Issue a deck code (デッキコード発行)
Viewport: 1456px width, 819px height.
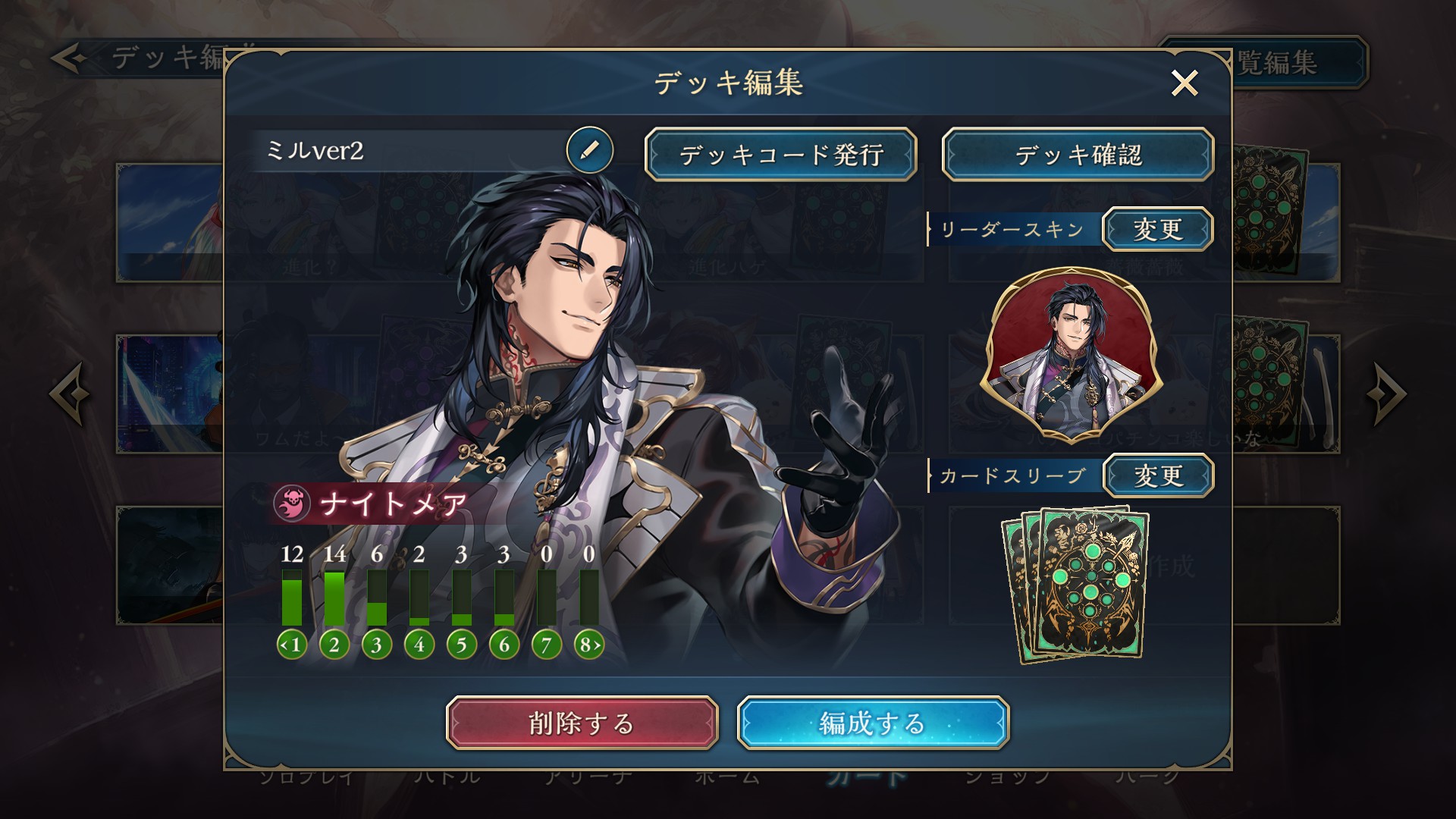click(x=781, y=155)
